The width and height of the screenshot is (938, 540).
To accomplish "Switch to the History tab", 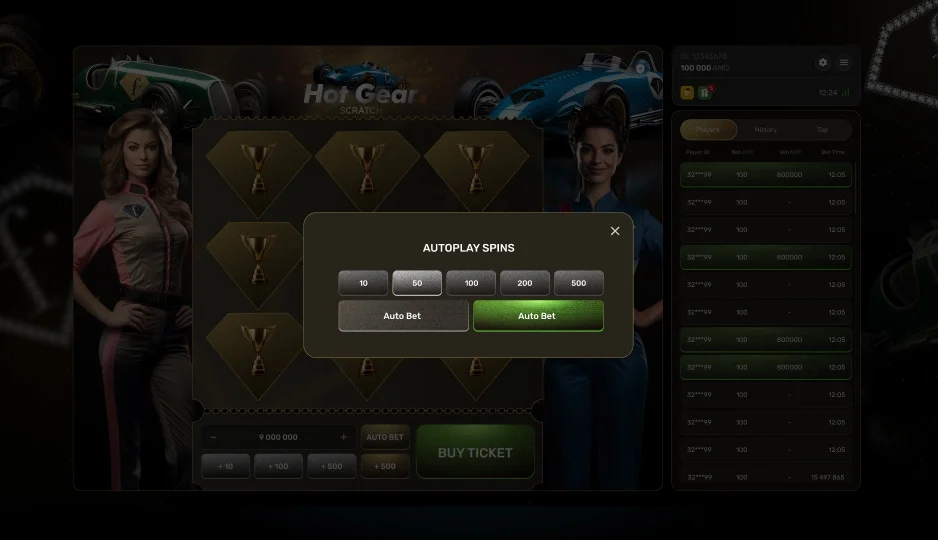I will 766,130.
